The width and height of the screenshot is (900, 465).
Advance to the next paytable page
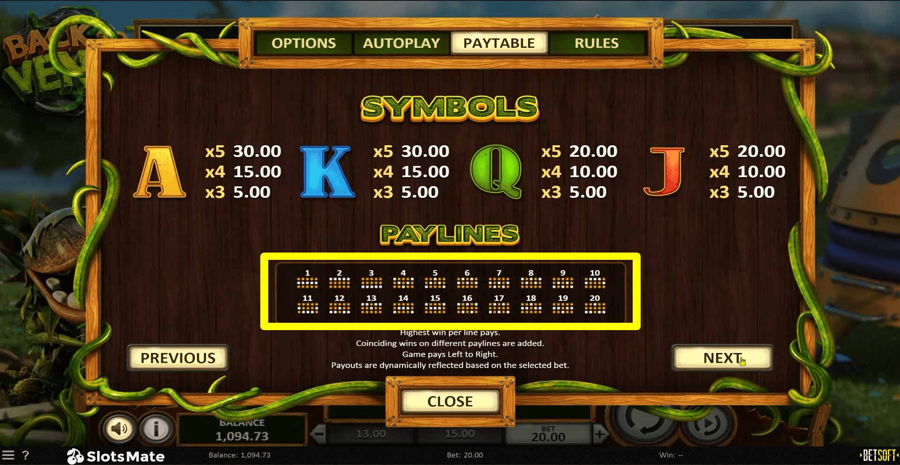[x=722, y=358]
